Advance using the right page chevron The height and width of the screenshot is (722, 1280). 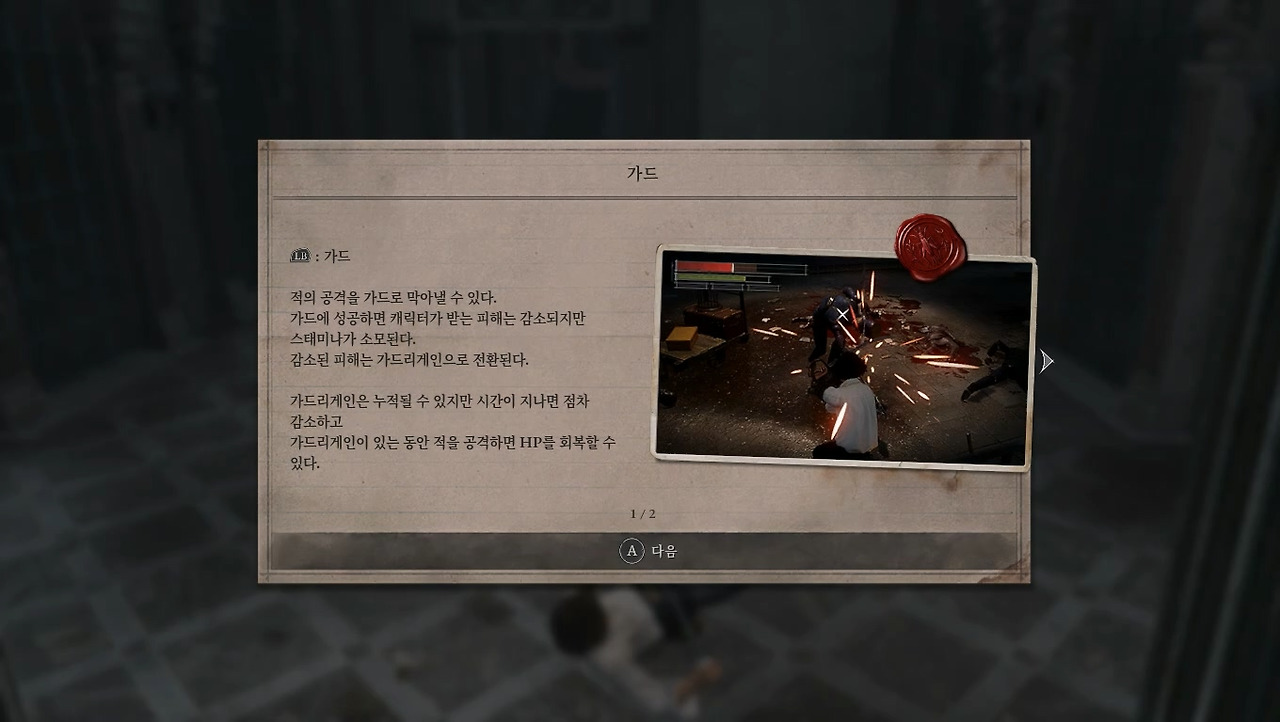click(x=1046, y=360)
